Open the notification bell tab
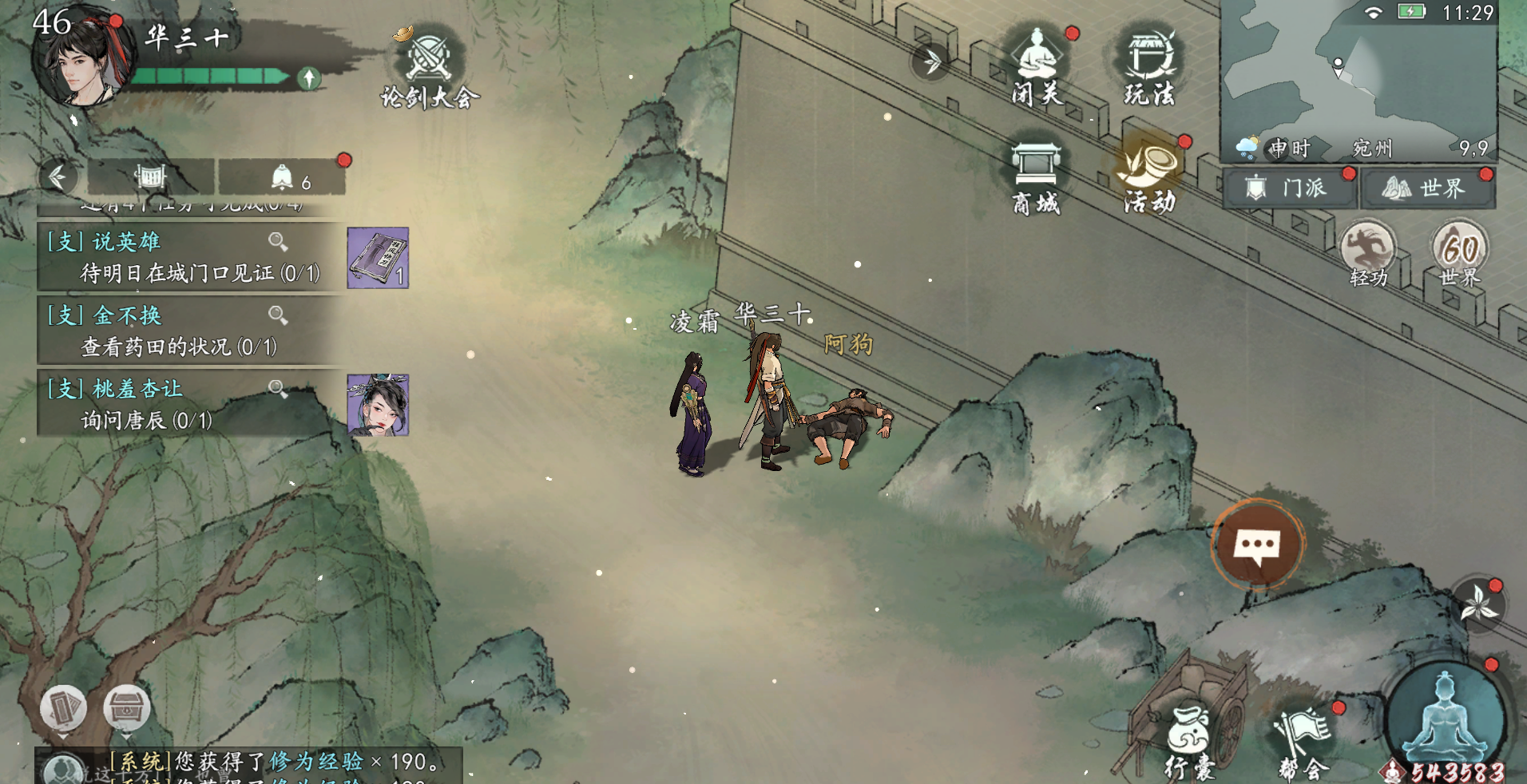 pos(282,177)
